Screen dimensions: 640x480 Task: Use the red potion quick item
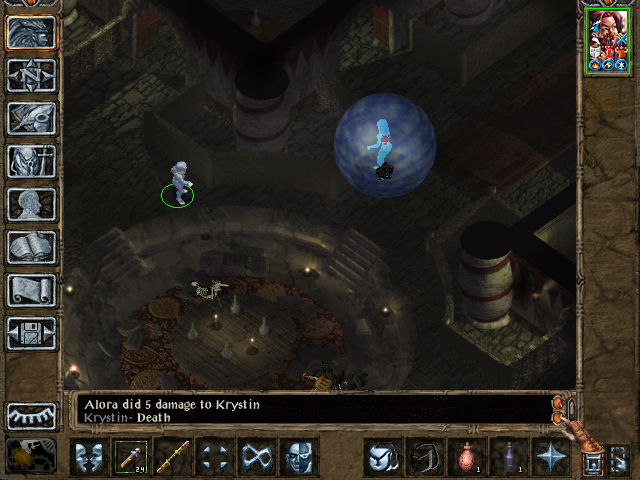pos(466,457)
